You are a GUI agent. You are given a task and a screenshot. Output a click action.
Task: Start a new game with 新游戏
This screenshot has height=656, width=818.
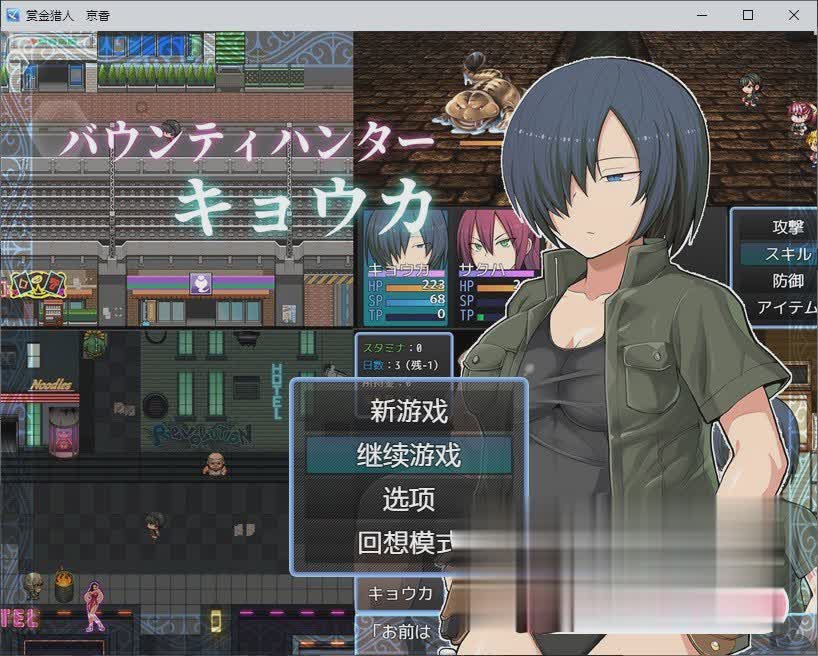(x=408, y=410)
